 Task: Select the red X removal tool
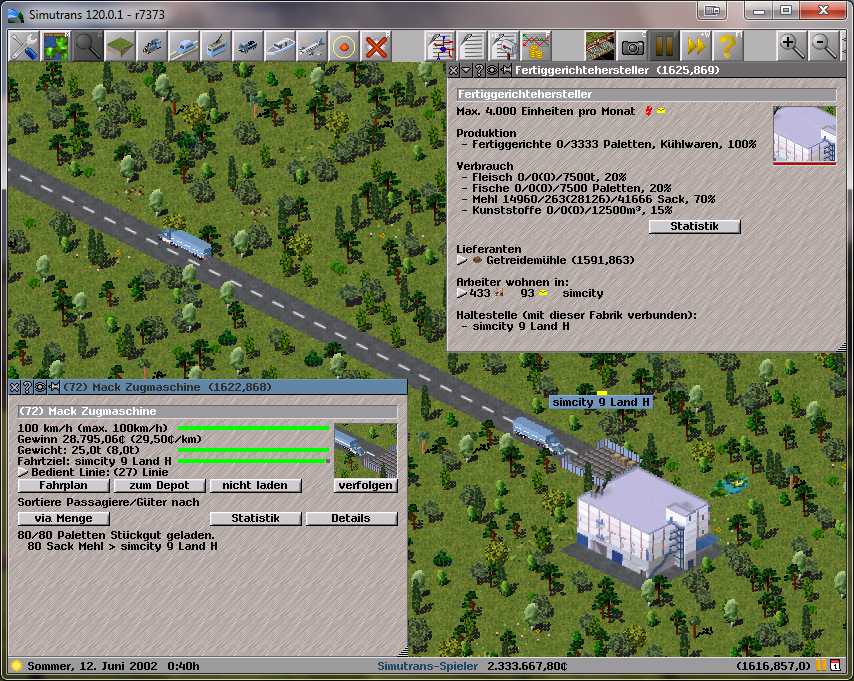point(376,46)
